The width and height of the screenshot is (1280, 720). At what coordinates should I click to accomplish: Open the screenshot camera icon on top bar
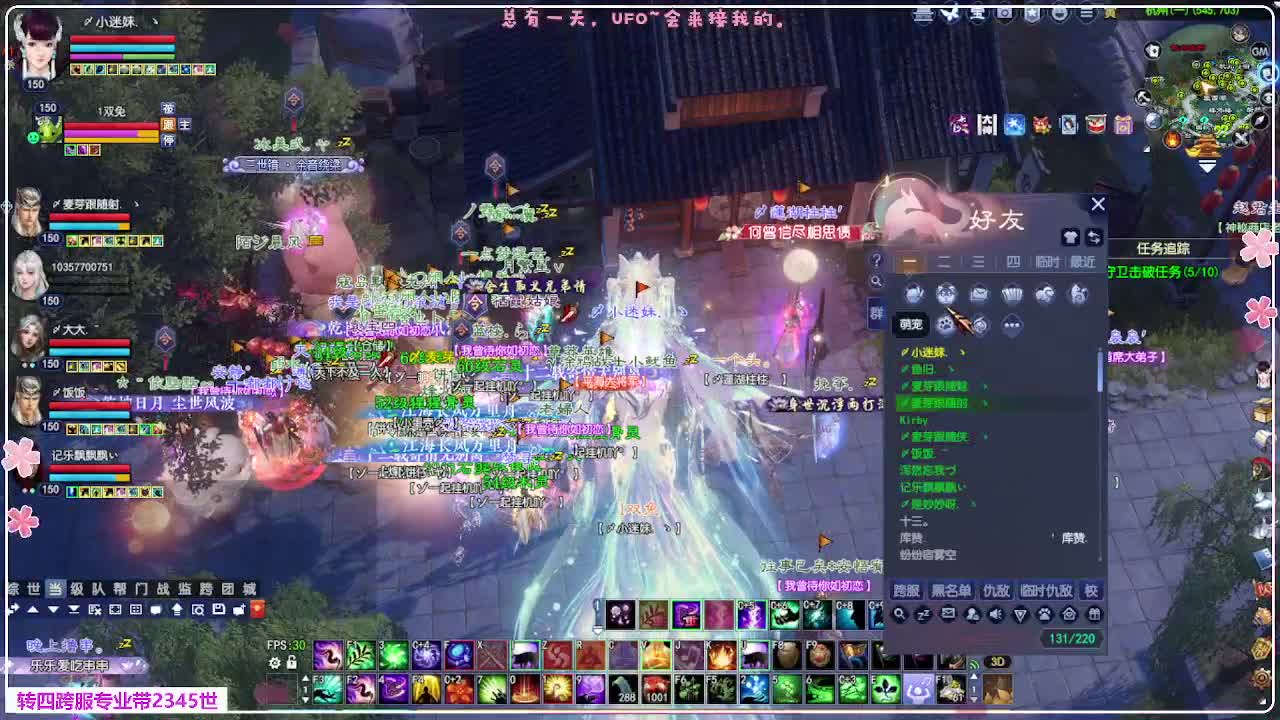pos(1004,14)
